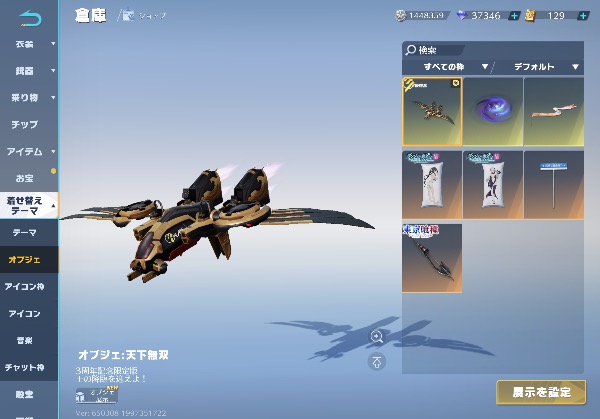
Task: Expand the 銃器 category
Action: 28,71
